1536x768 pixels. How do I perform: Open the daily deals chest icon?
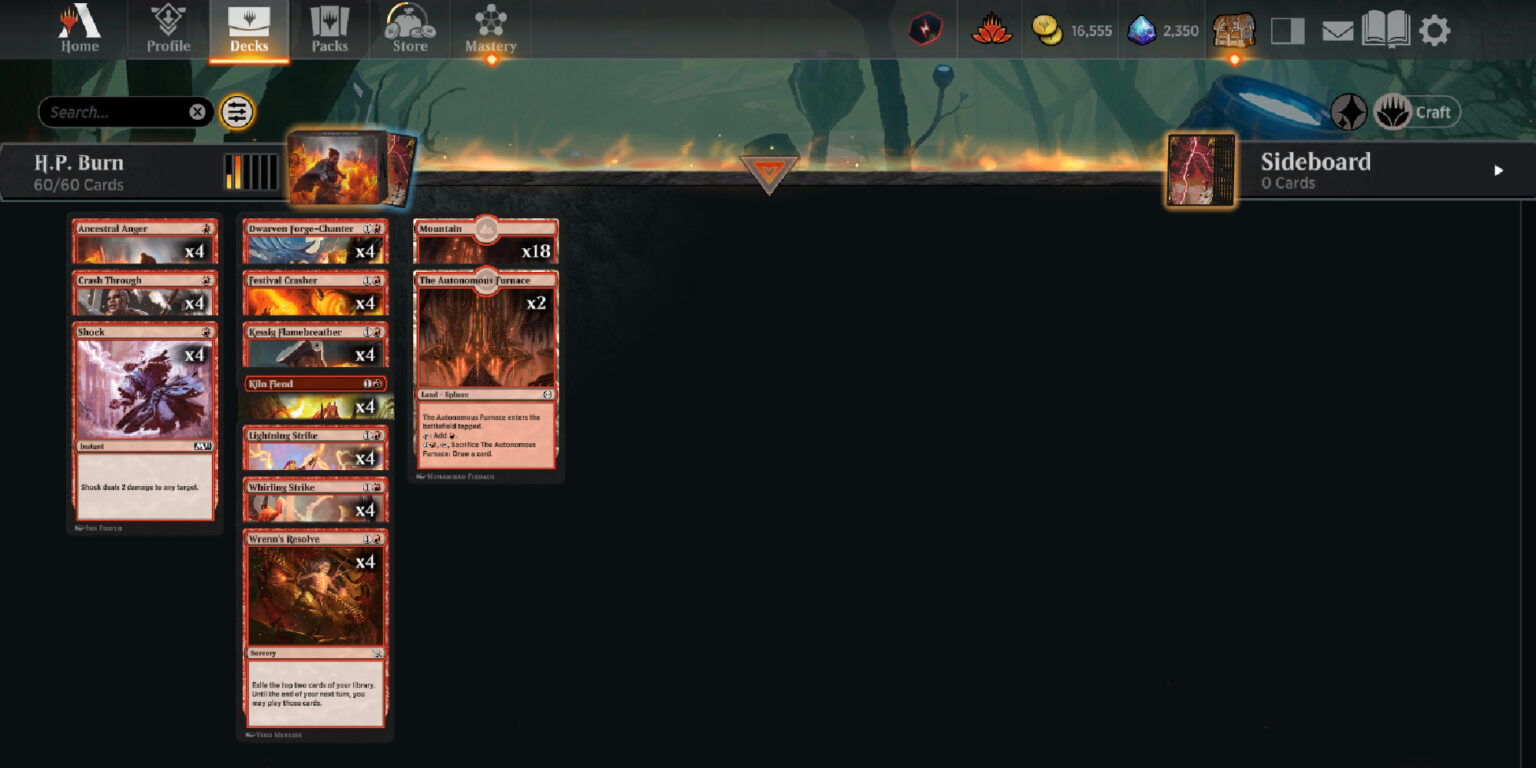click(x=1232, y=30)
